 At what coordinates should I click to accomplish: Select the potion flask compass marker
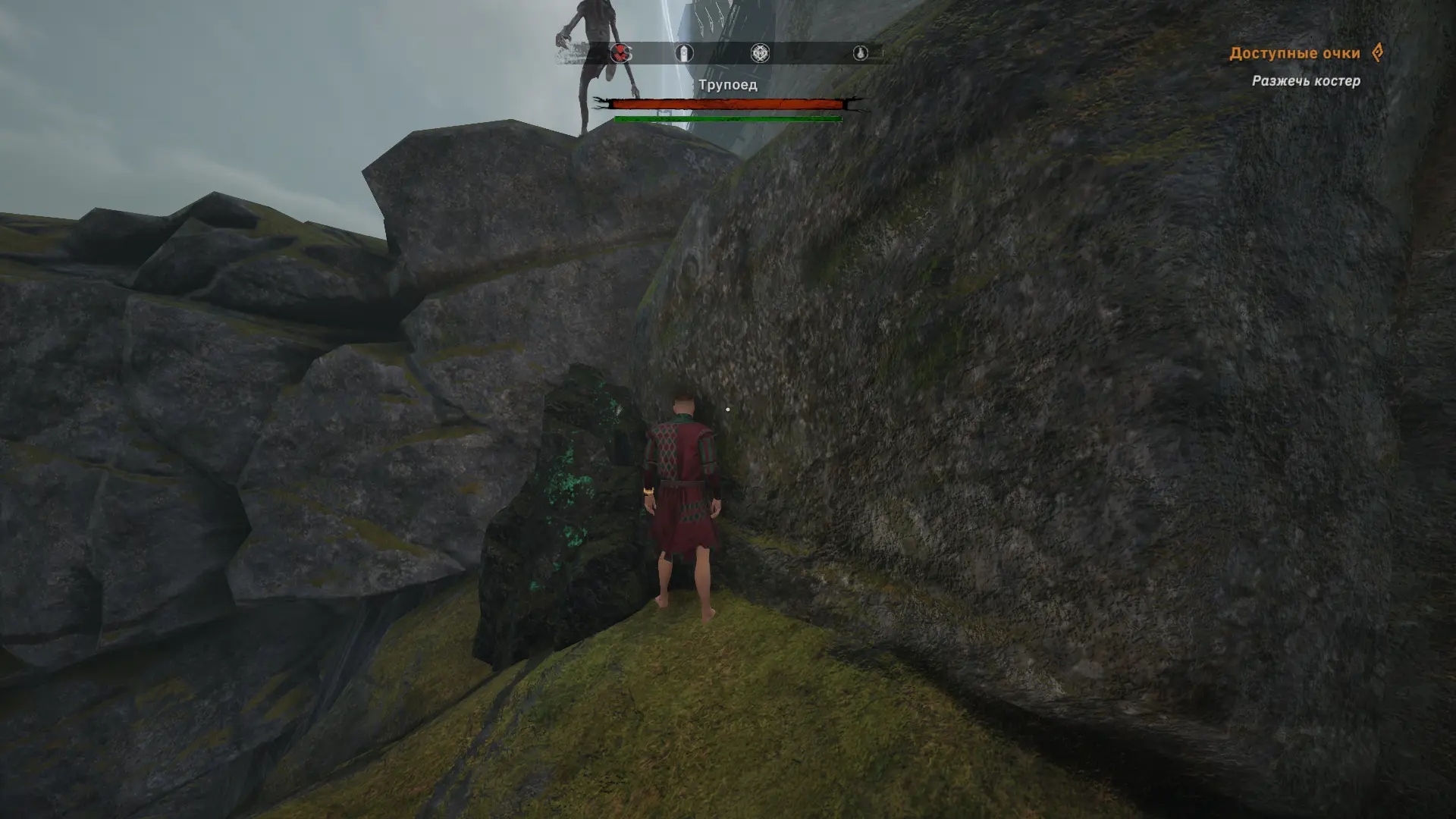coord(860,53)
